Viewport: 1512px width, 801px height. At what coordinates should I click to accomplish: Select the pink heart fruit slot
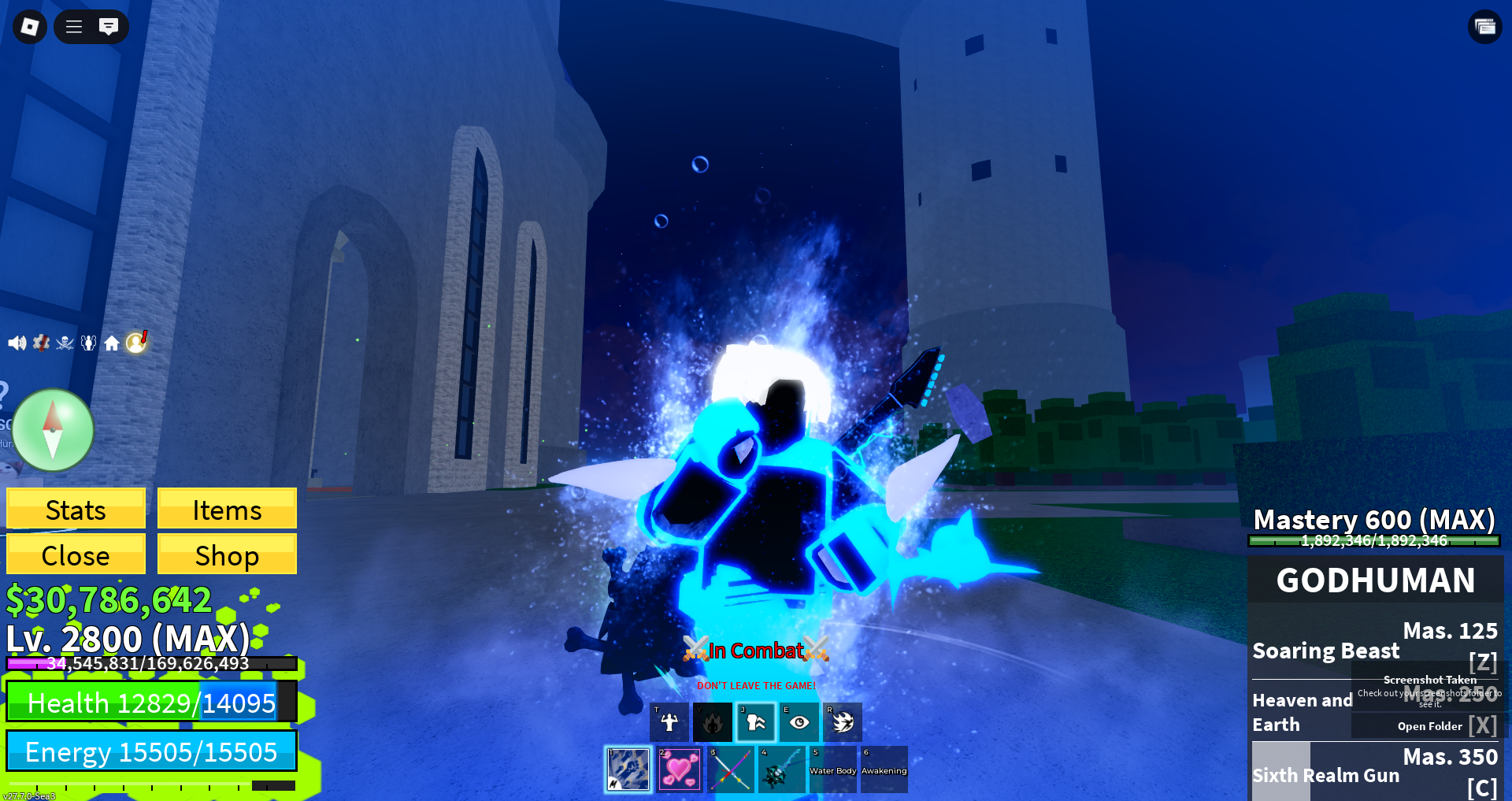tap(680, 769)
